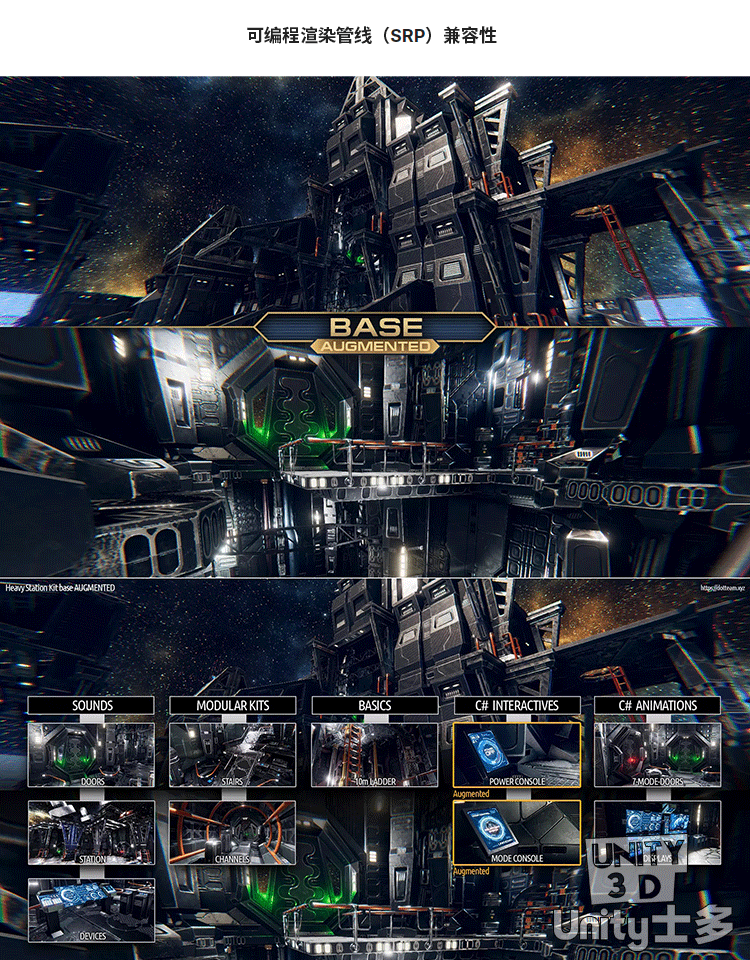Open the DOORS thumbnail under Sounds

pos(91,754)
